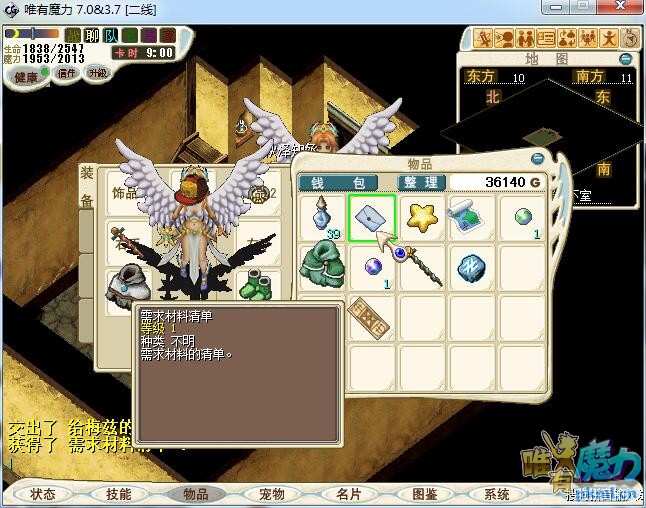This screenshot has width=646, height=508.
Task: Open the 技能 skills menu
Action: click(118, 494)
